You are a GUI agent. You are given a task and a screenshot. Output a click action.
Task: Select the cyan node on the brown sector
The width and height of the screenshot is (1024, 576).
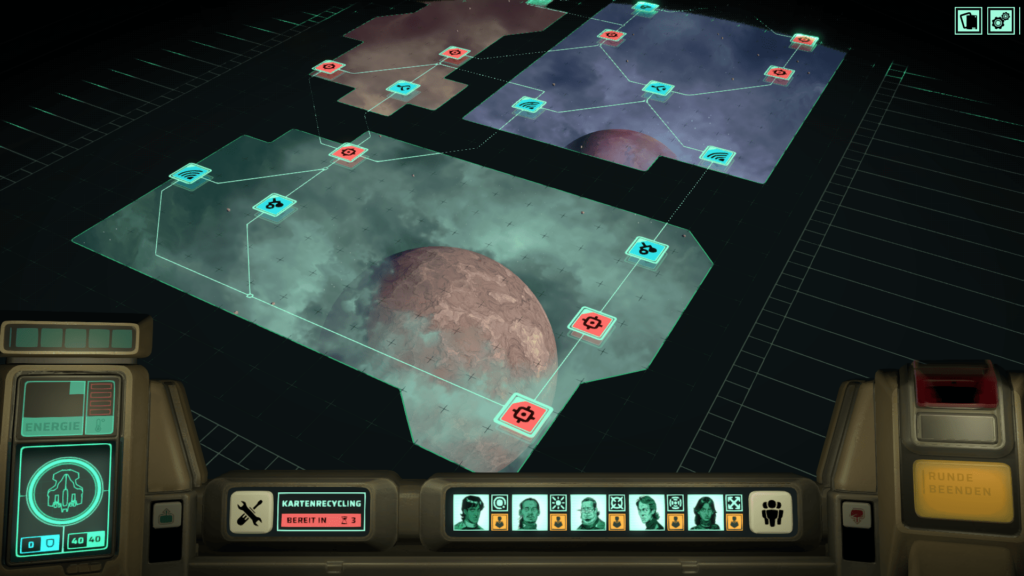403,88
